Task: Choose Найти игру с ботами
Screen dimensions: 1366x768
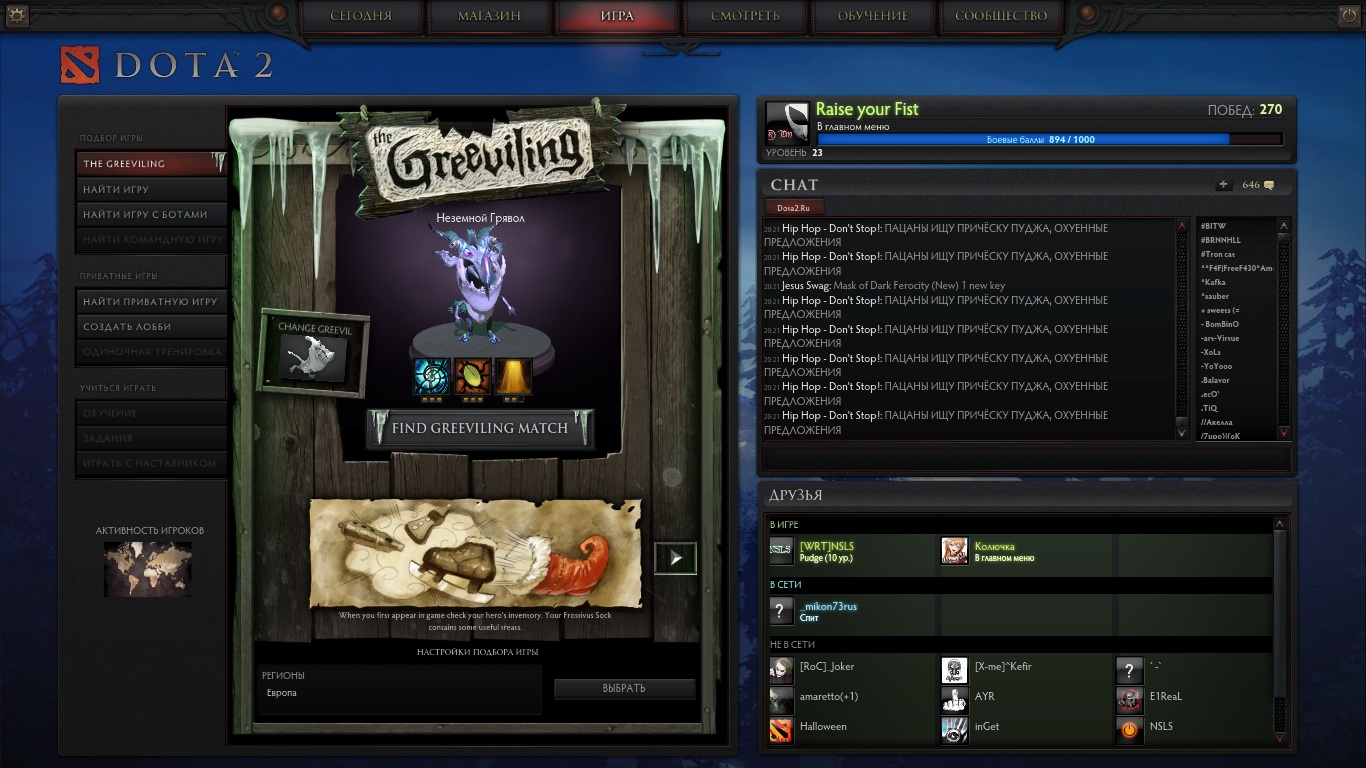Action: 151,214
